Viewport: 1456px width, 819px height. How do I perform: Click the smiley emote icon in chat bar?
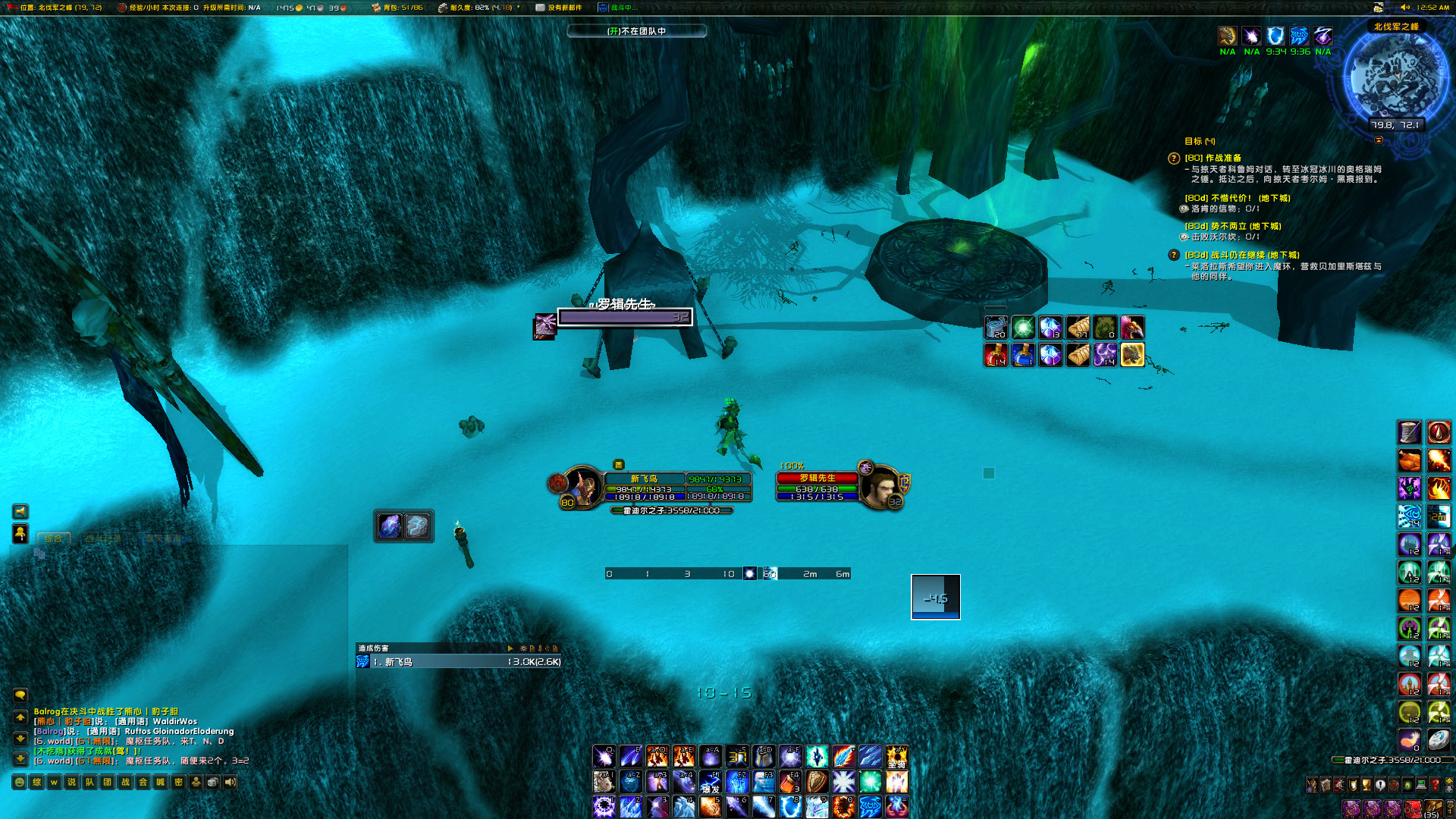19,782
